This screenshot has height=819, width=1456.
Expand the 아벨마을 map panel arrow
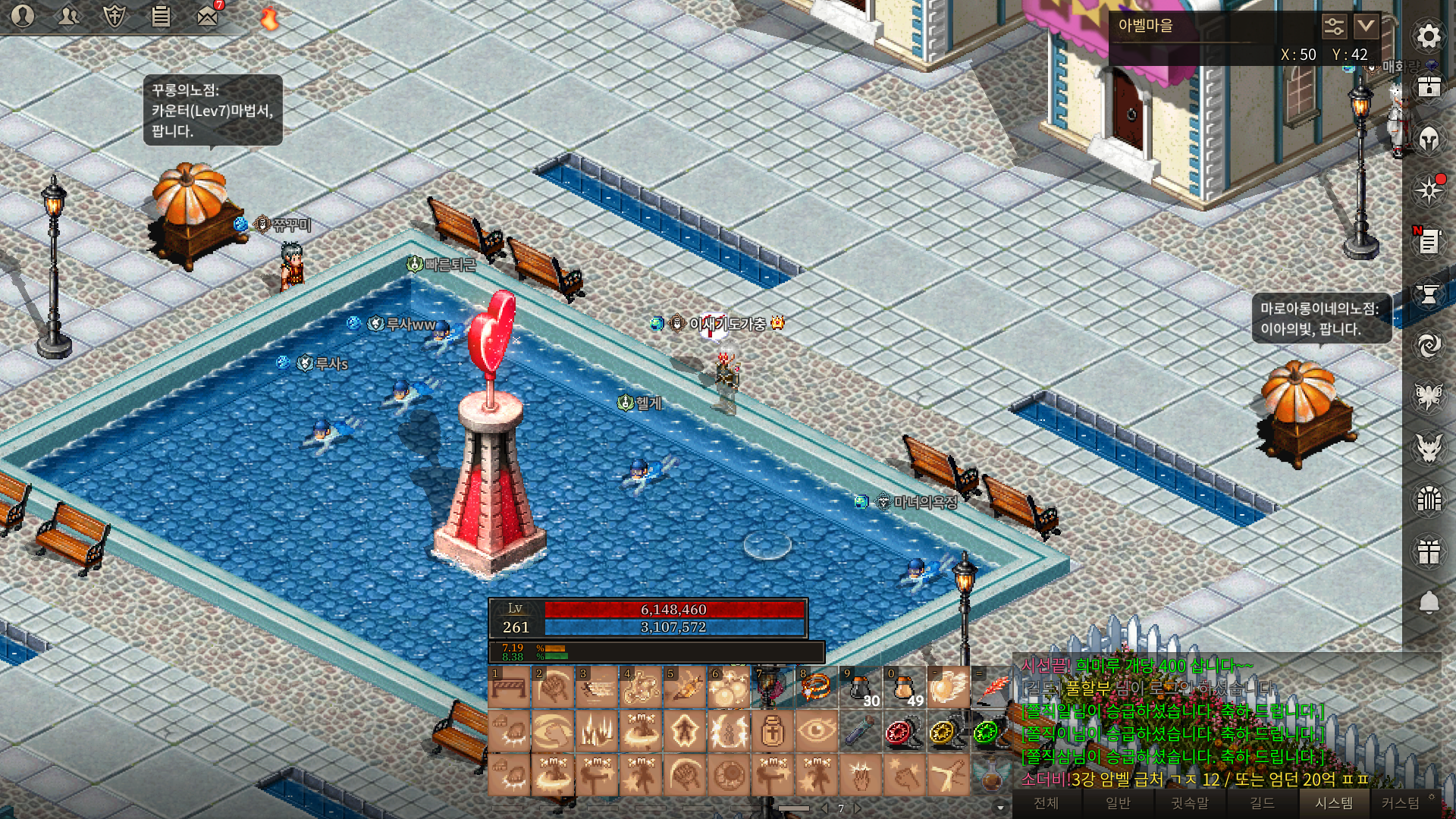(1366, 27)
